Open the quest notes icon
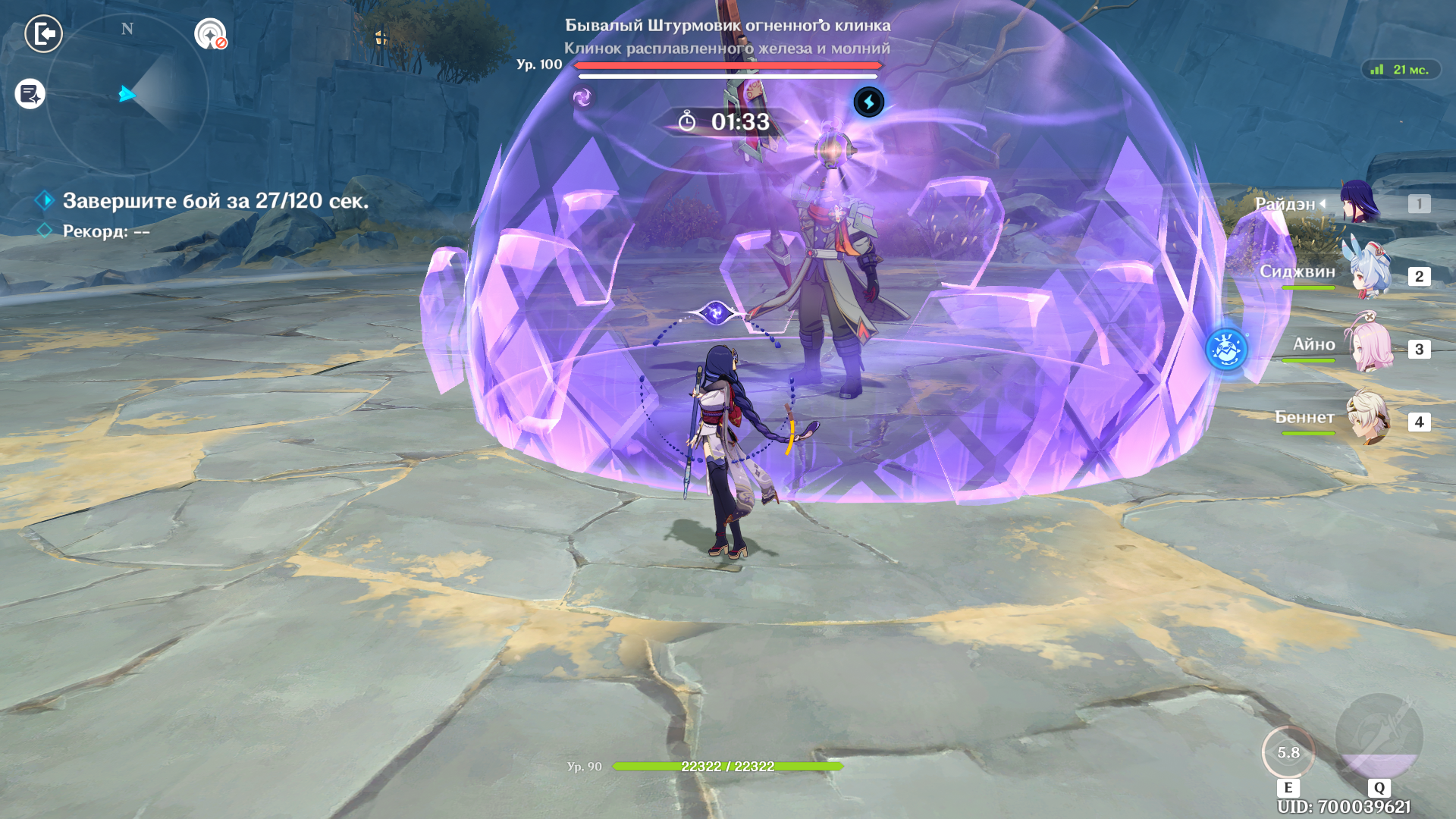The image size is (1456, 819). point(30,94)
